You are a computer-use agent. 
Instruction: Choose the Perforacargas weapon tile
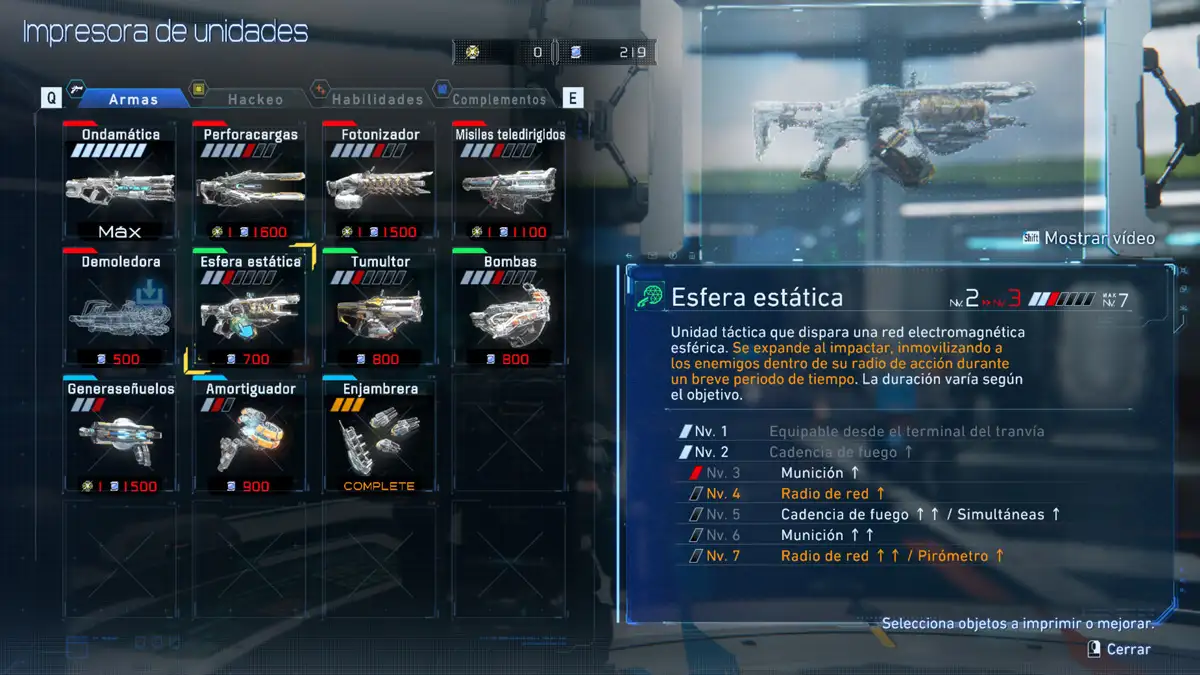click(x=250, y=181)
